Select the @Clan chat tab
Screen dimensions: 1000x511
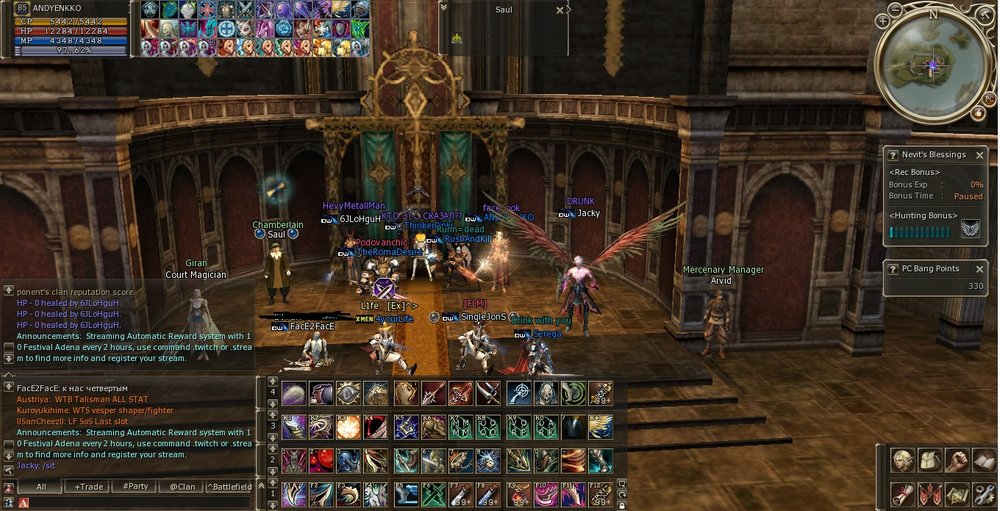click(181, 486)
